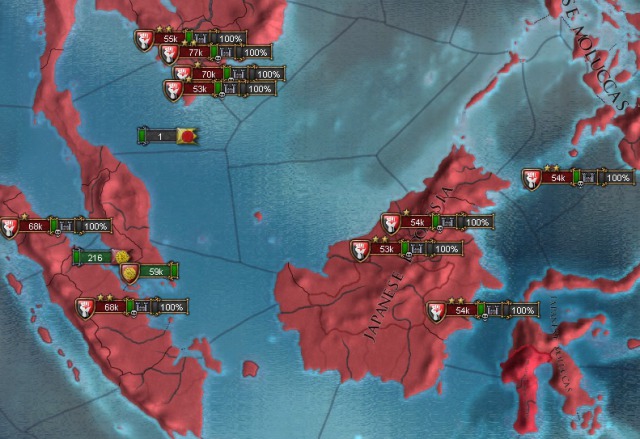Image resolution: width=640 pixels, height=439 pixels.
Task: Select the 55k army banner
Action: (x=171, y=38)
